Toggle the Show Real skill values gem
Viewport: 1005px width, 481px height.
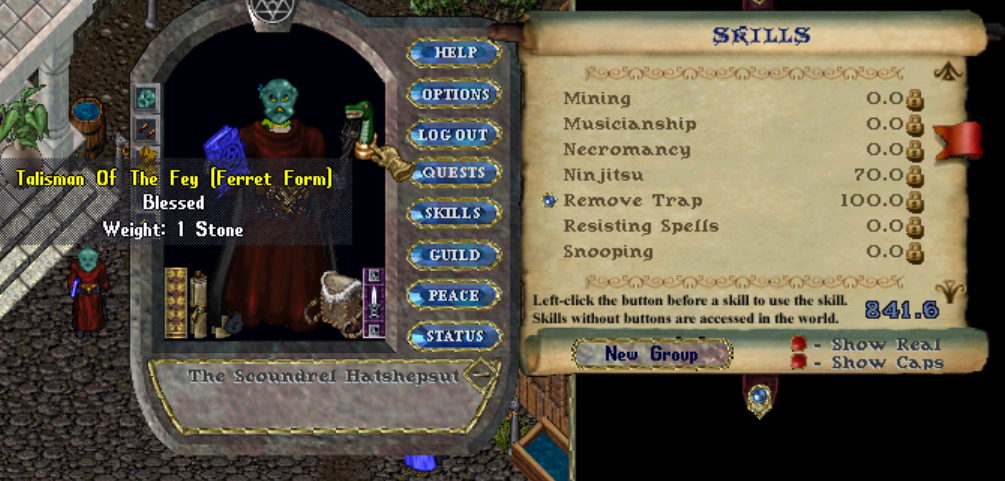(x=798, y=344)
